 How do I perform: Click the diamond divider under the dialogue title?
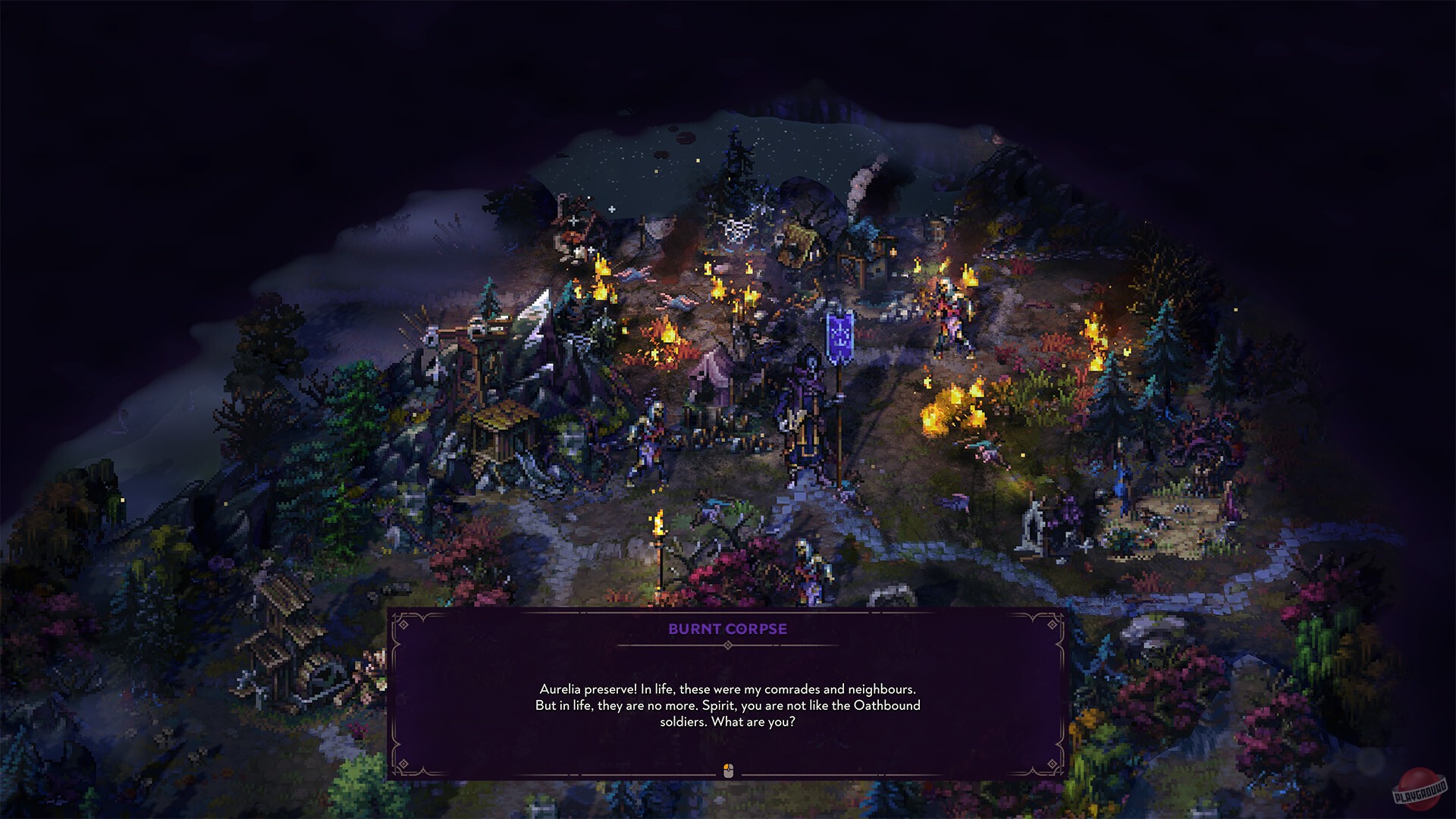pos(728,645)
